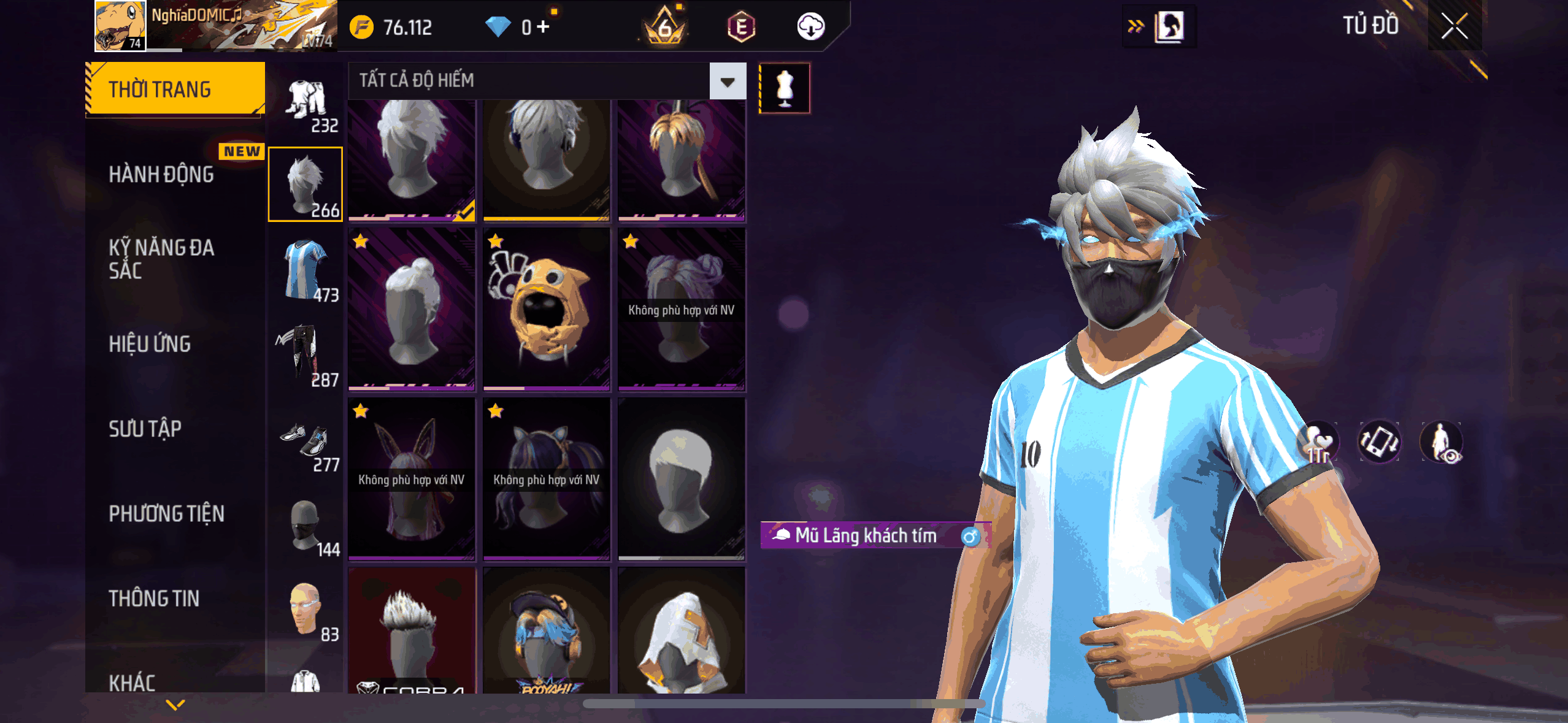Add diamonds with the plus button
Image resolution: width=1568 pixels, height=723 pixels.
543,27
